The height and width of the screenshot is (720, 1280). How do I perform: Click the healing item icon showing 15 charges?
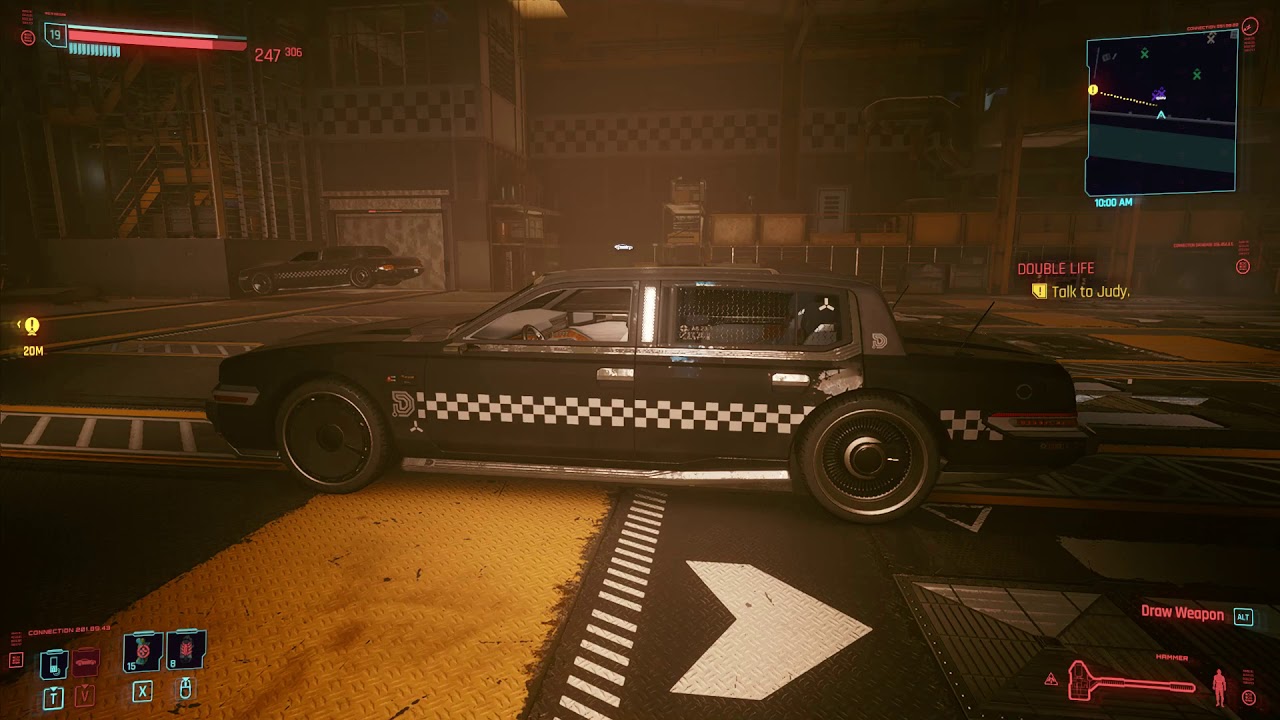pos(140,651)
